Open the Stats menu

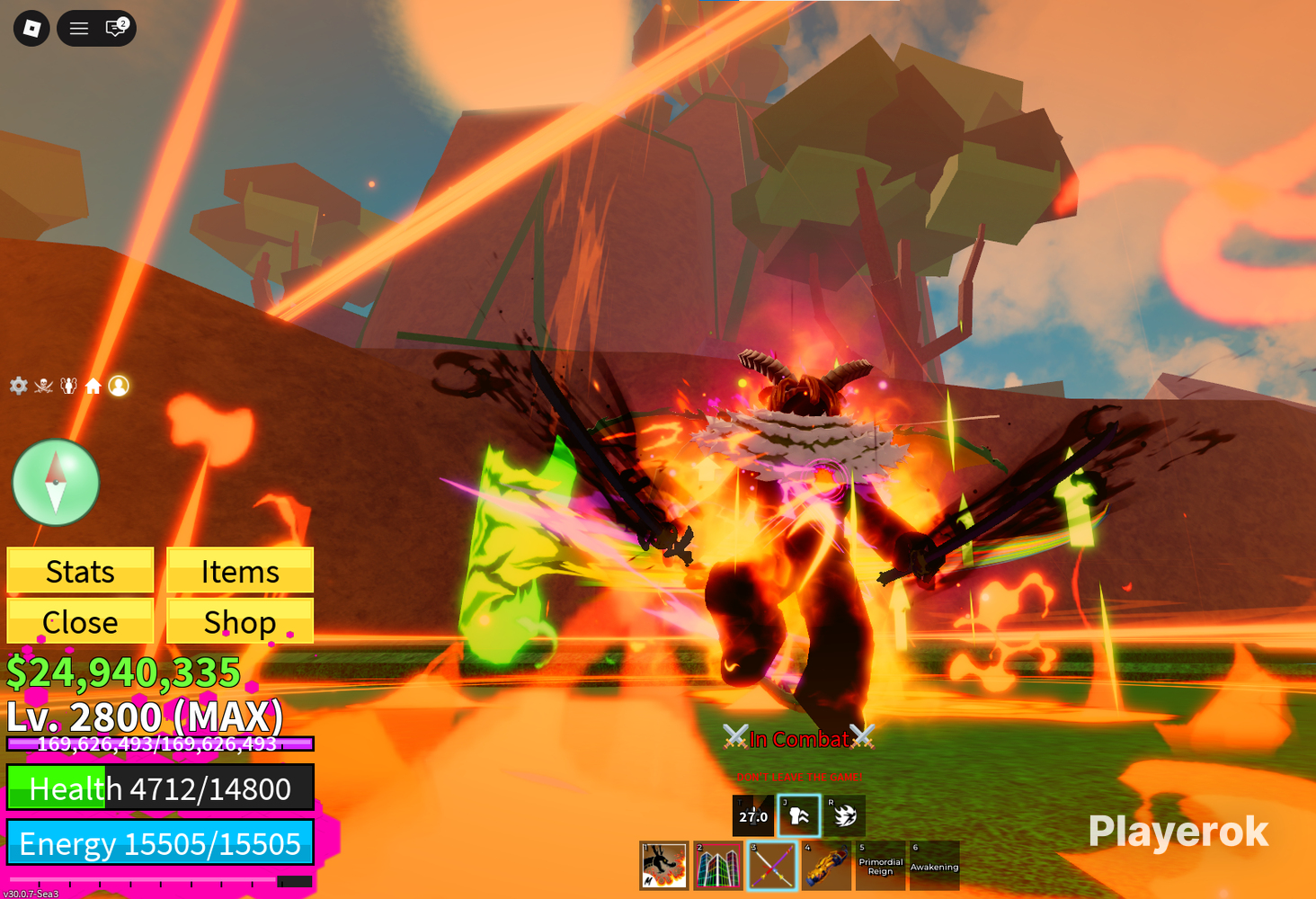tap(80, 571)
